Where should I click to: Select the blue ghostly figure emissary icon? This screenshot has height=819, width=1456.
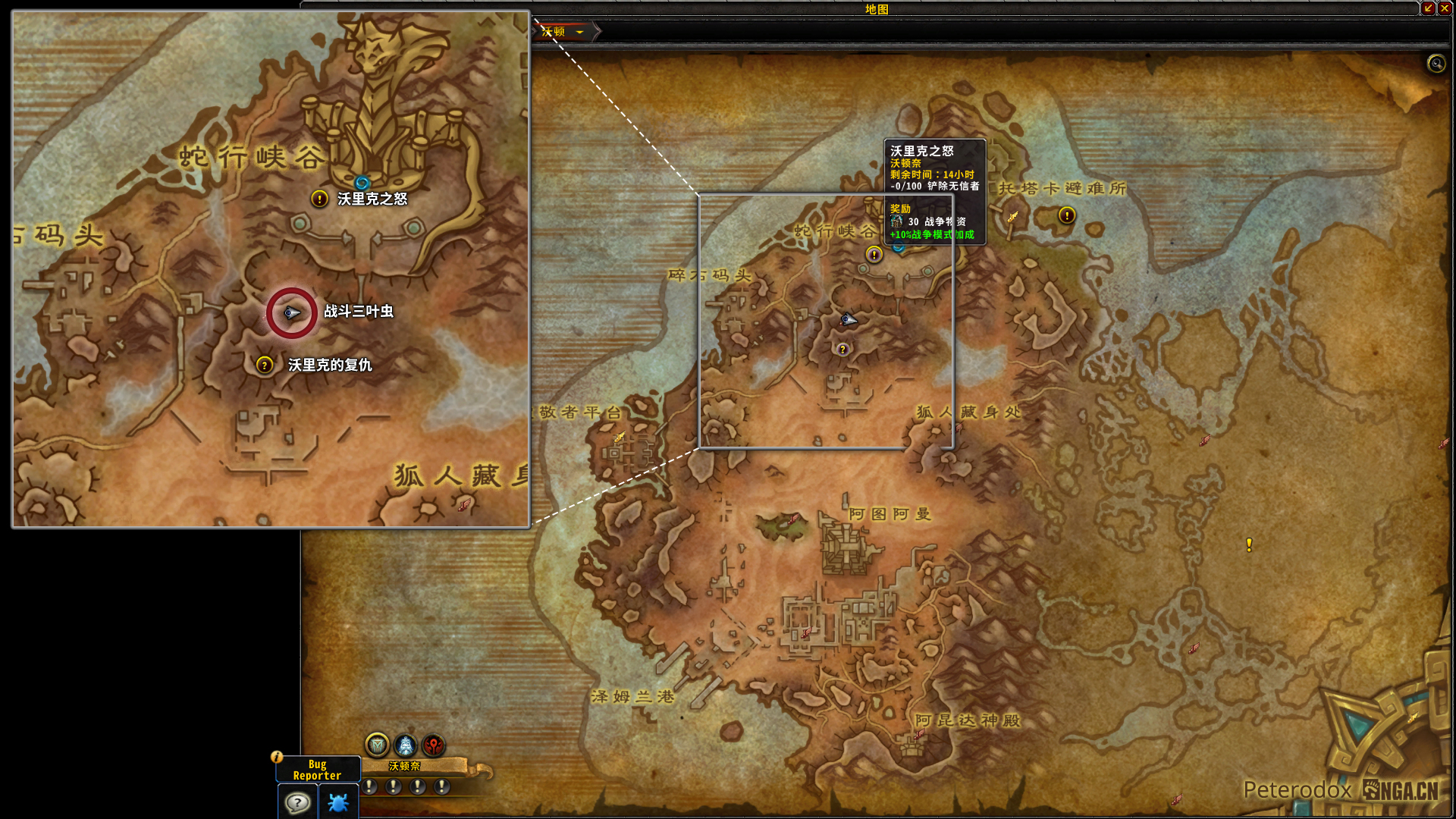pyautogui.click(x=406, y=745)
